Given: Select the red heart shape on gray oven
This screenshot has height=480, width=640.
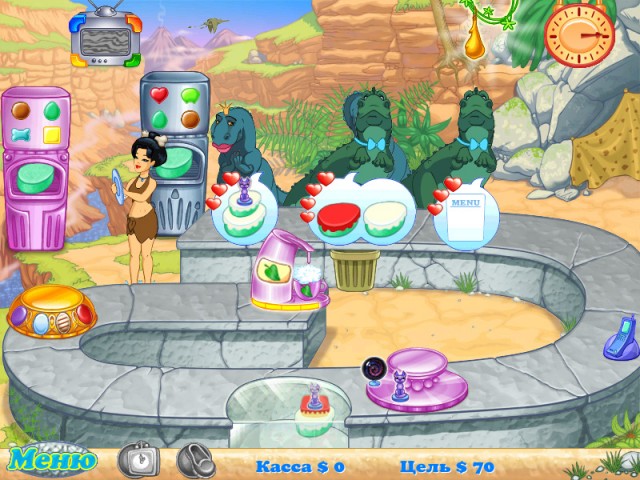Looking at the screenshot, I should tap(160, 95).
